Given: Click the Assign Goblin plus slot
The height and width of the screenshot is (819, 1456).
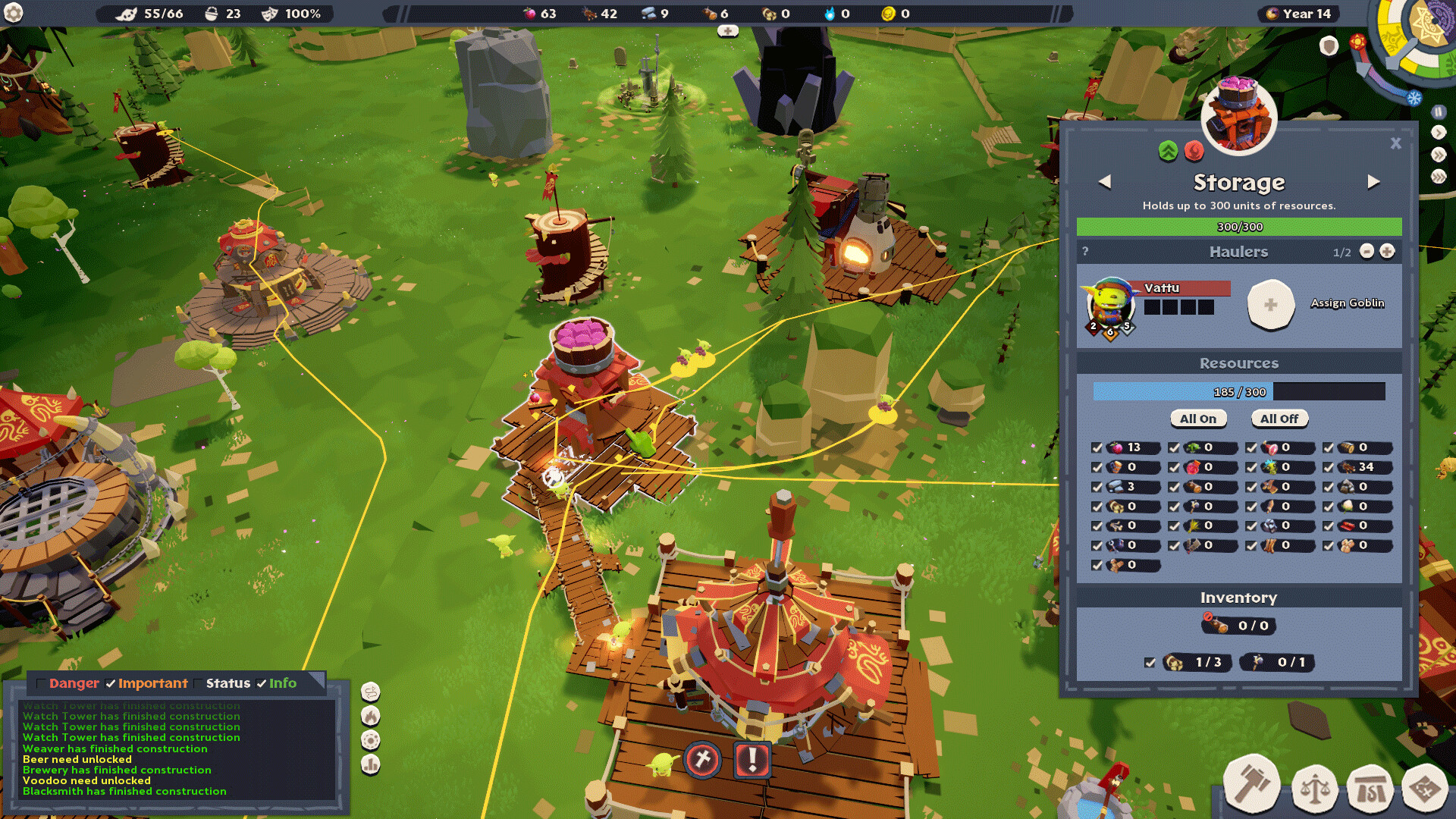Looking at the screenshot, I should coord(1271,305).
